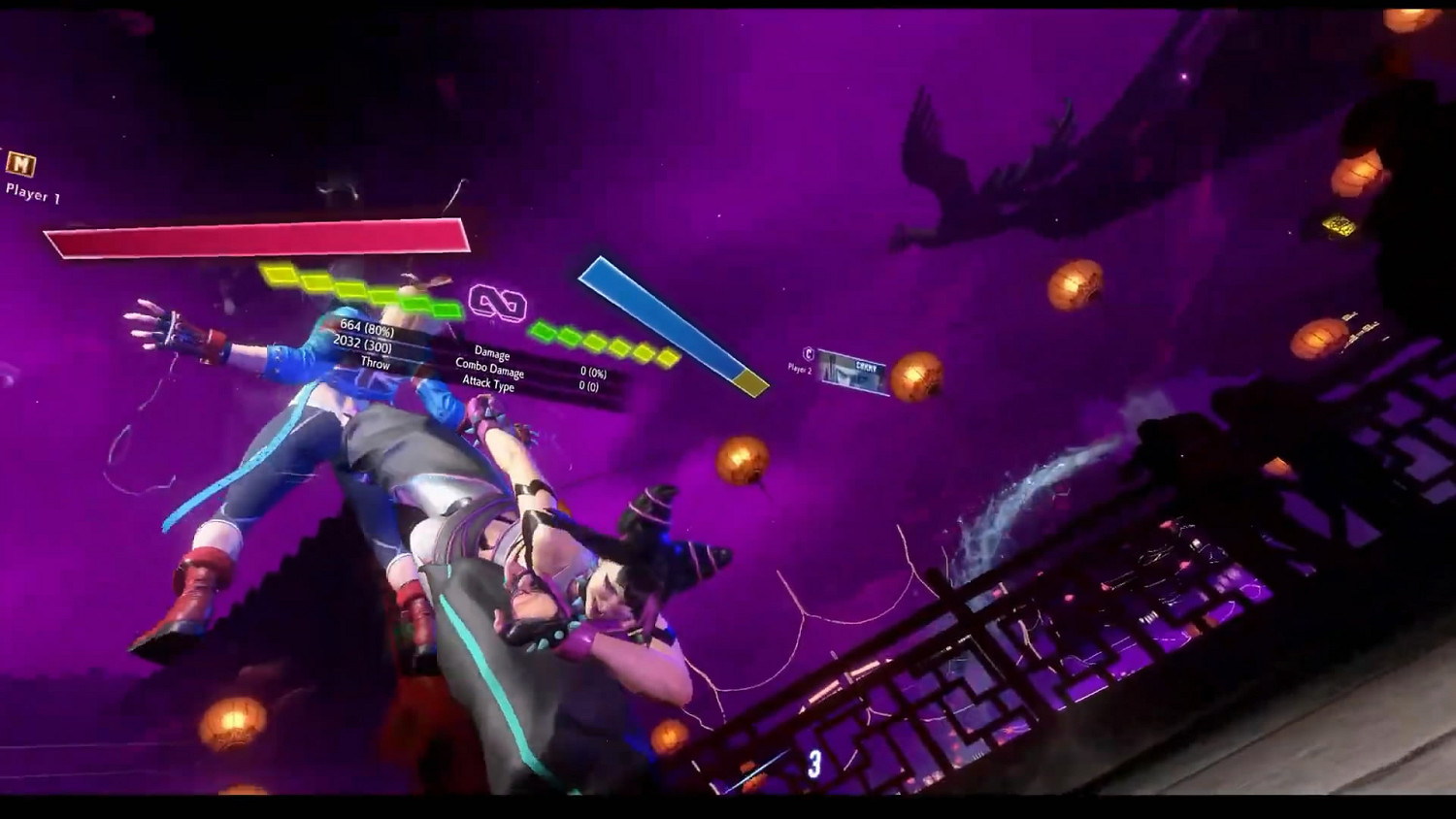Viewport: 1456px width, 819px height.
Task: Click the 664 (80%) damage value
Action: pyautogui.click(x=370, y=329)
